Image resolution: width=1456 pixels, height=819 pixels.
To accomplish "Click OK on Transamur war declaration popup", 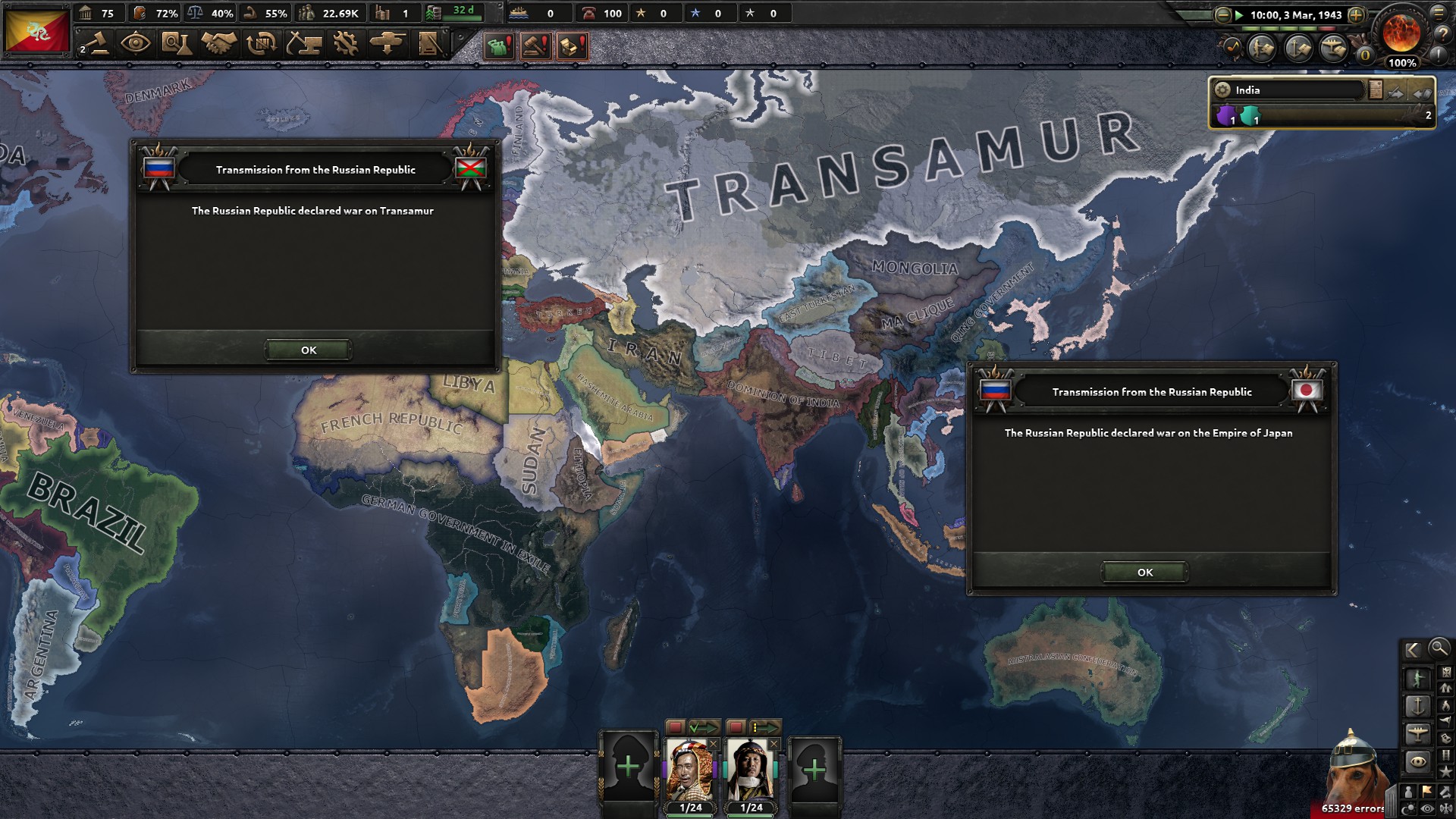I will click(x=307, y=350).
